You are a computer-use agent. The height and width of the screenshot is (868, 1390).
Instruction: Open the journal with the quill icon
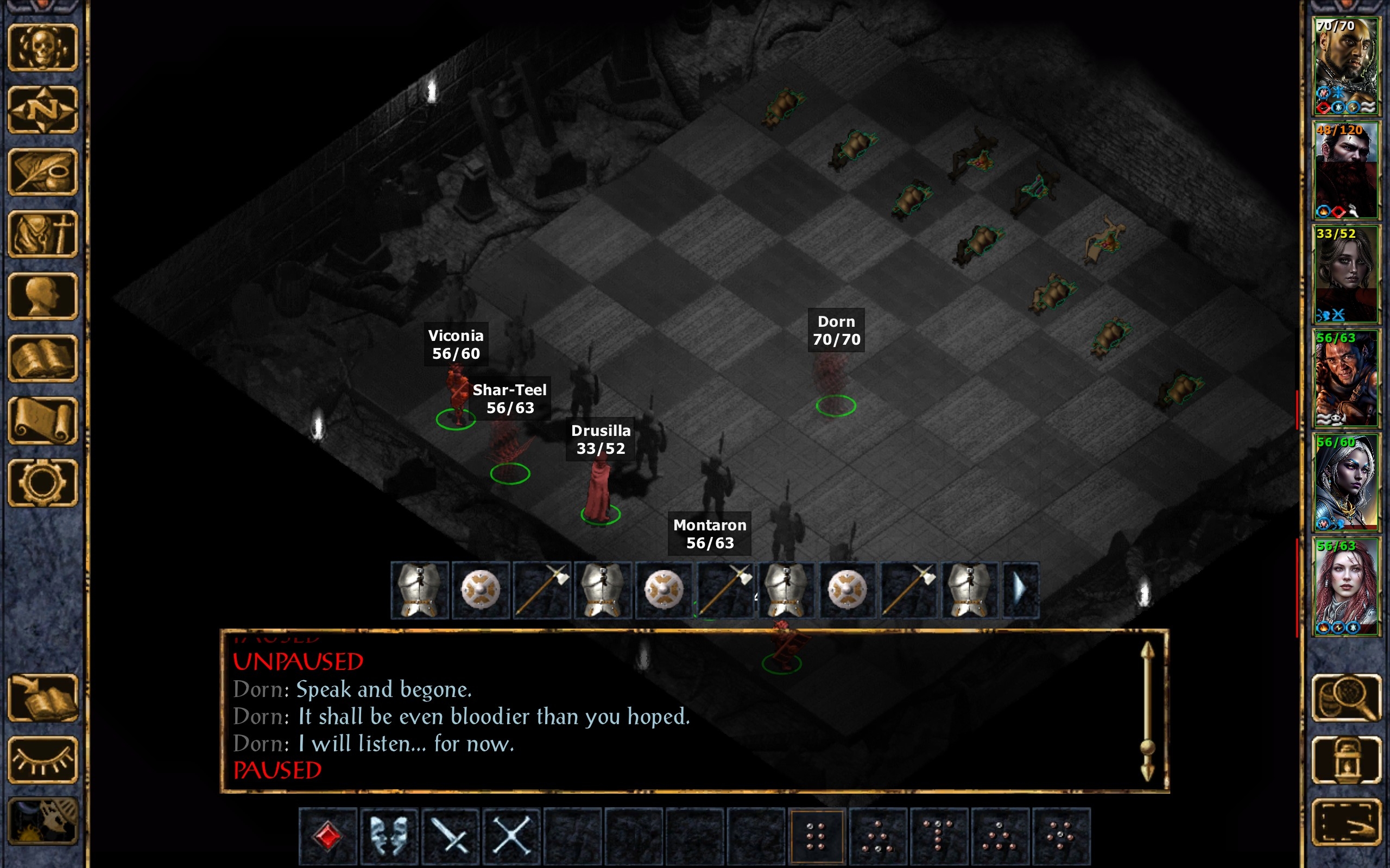(x=42, y=172)
